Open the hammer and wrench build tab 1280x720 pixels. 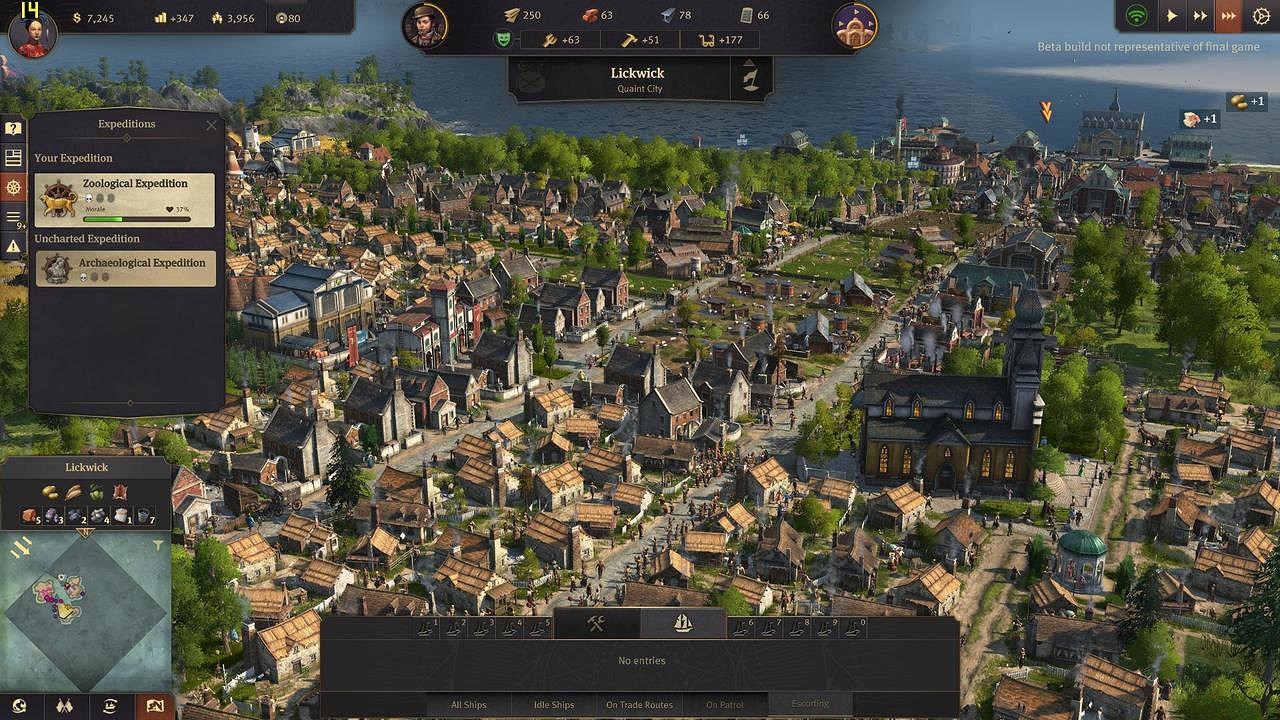597,623
